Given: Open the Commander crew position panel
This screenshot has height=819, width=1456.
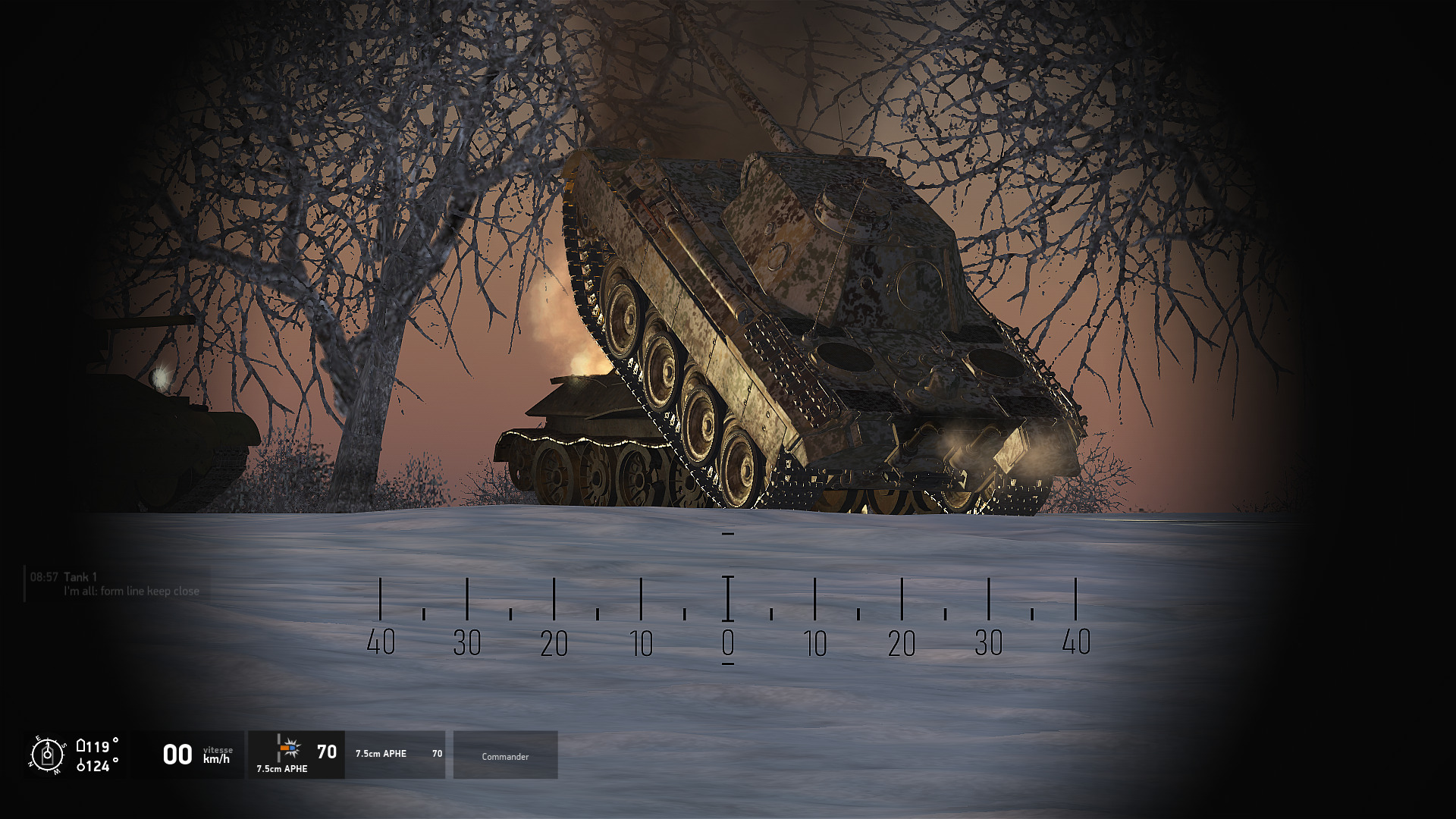Looking at the screenshot, I should click(x=505, y=756).
